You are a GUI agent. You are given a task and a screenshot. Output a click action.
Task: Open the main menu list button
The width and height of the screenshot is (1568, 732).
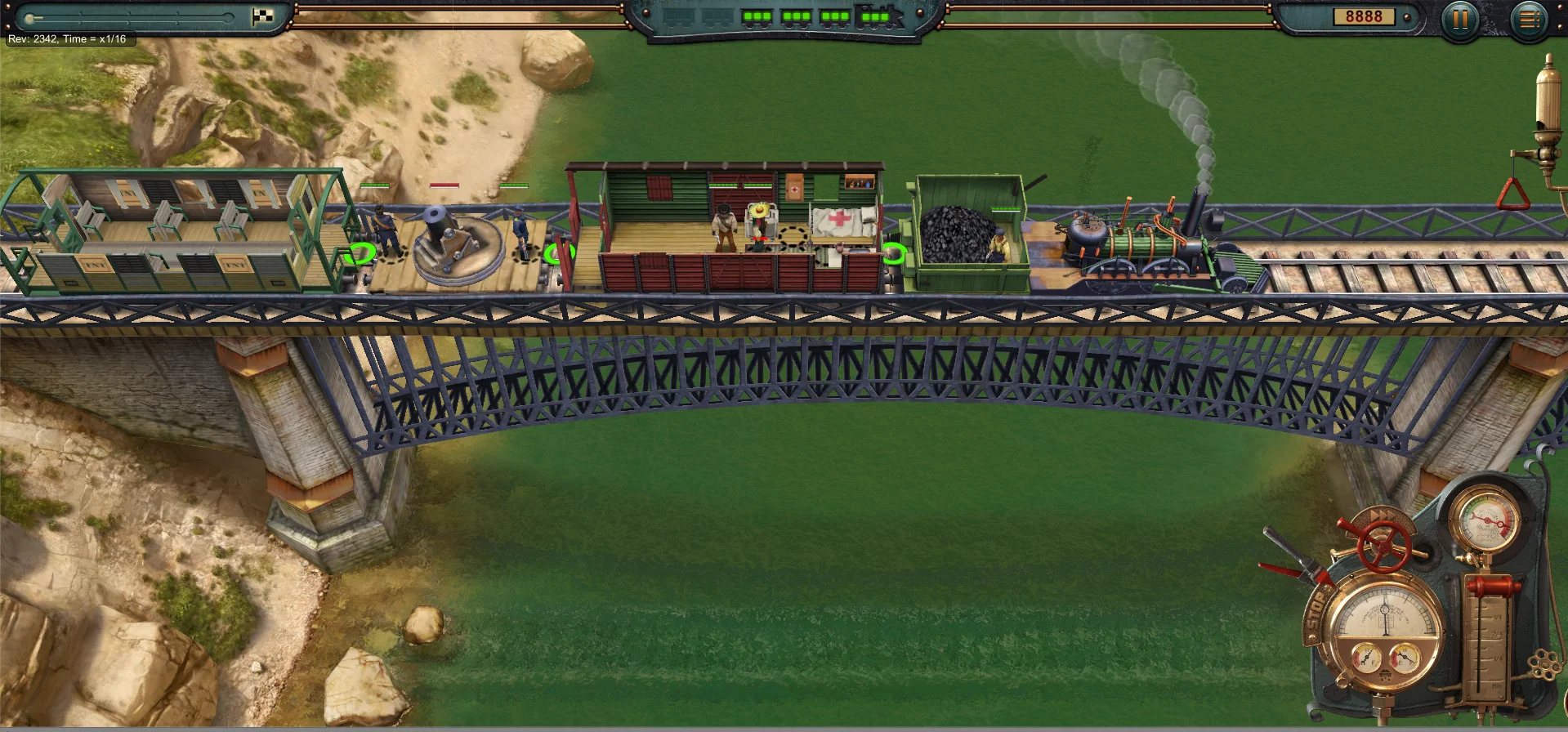[1530, 19]
